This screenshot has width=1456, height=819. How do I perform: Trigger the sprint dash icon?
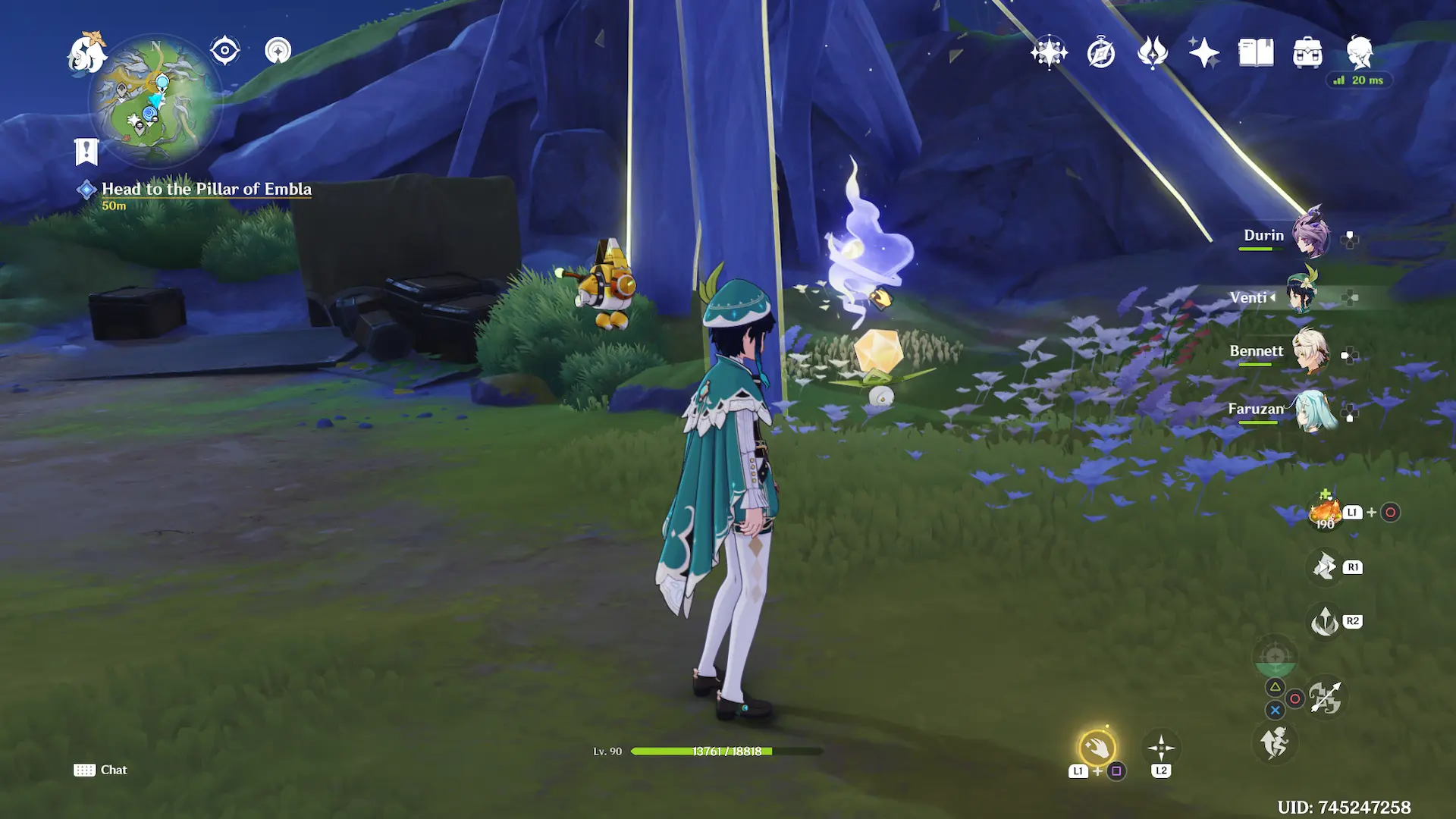click(x=1275, y=742)
